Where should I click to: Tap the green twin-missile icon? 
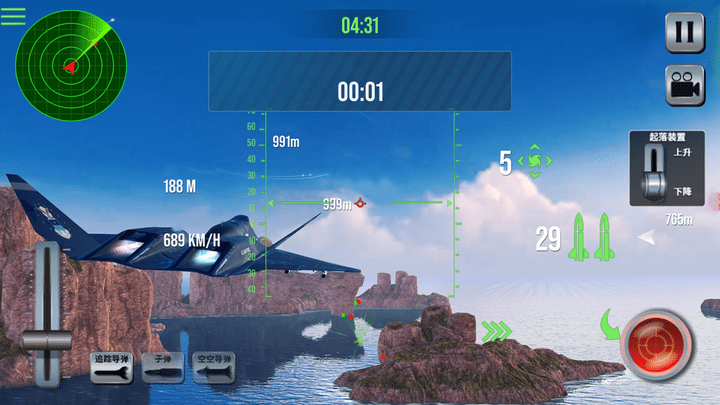[x=589, y=239]
